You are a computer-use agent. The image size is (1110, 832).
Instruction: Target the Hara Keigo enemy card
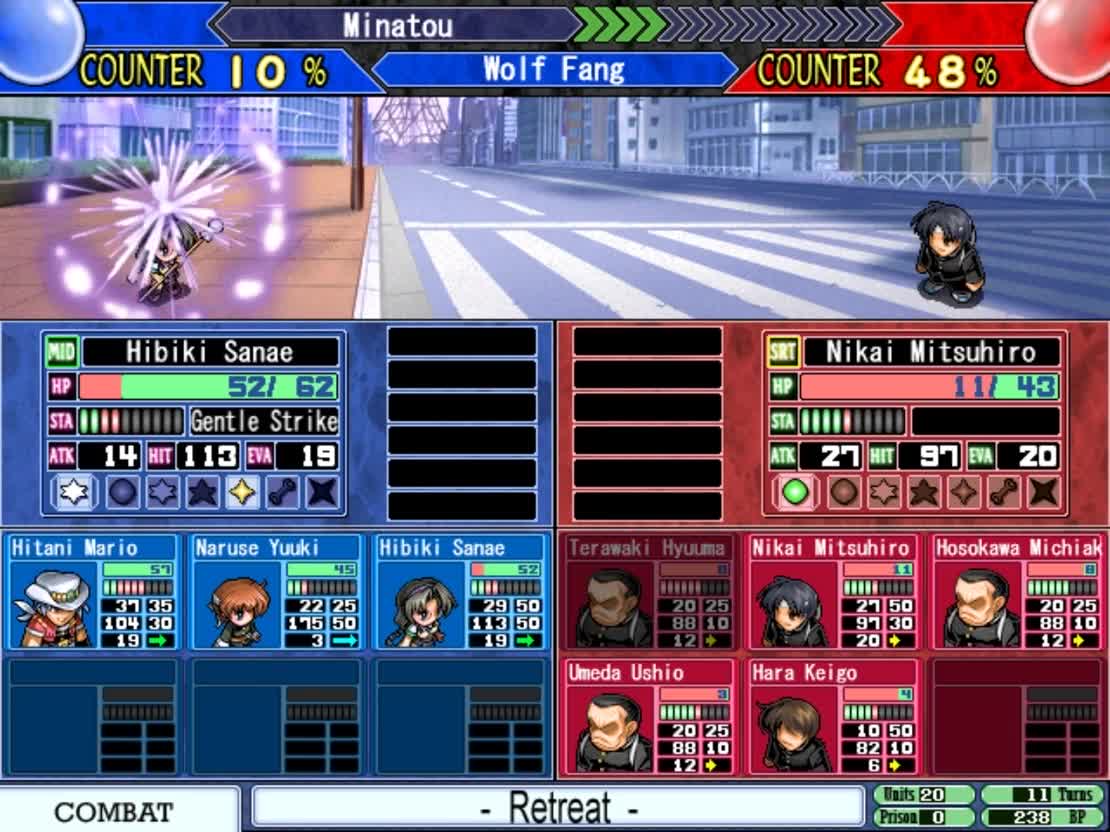tap(832, 716)
